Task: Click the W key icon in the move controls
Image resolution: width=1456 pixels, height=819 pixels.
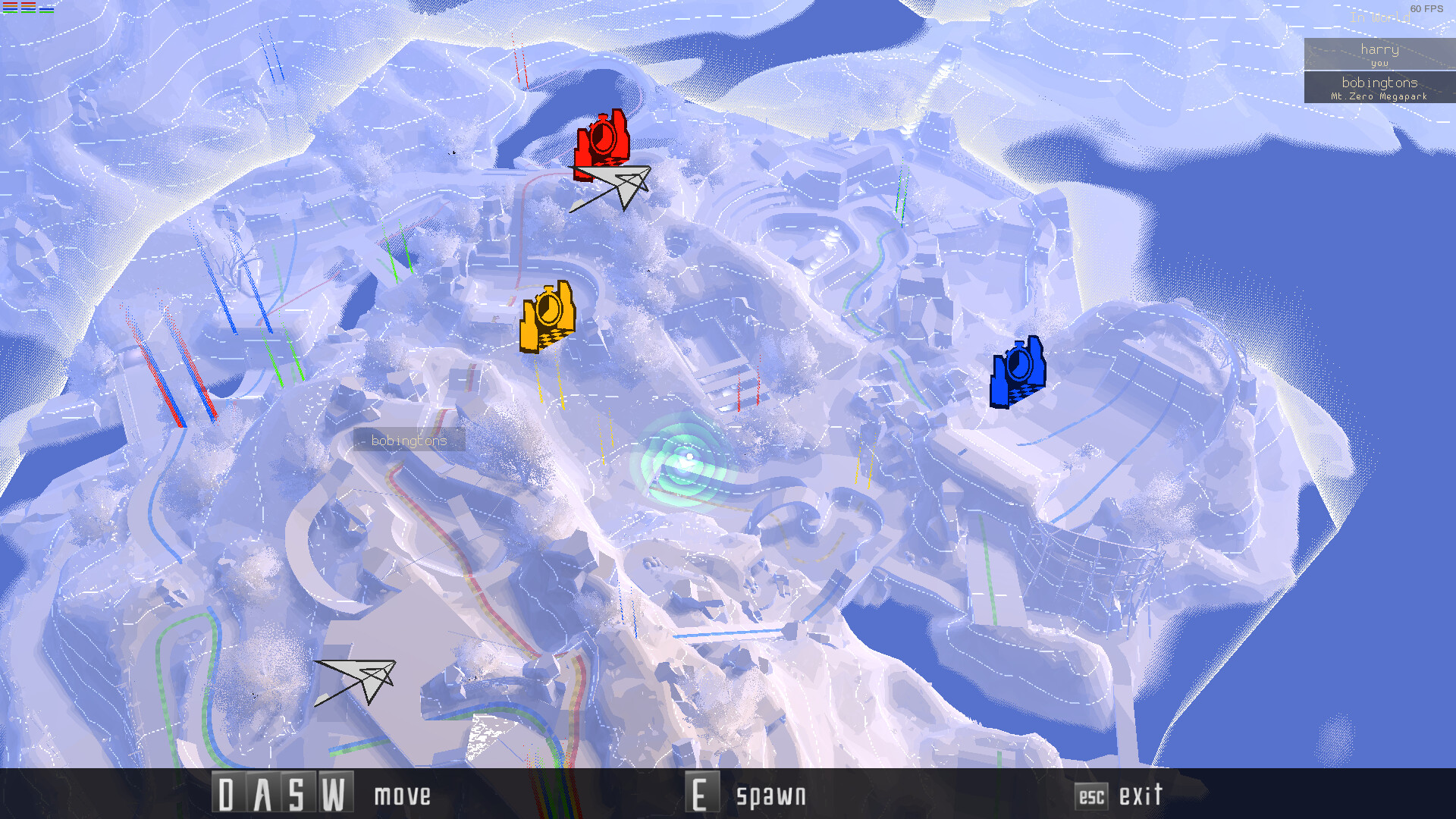Action: [334, 794]
